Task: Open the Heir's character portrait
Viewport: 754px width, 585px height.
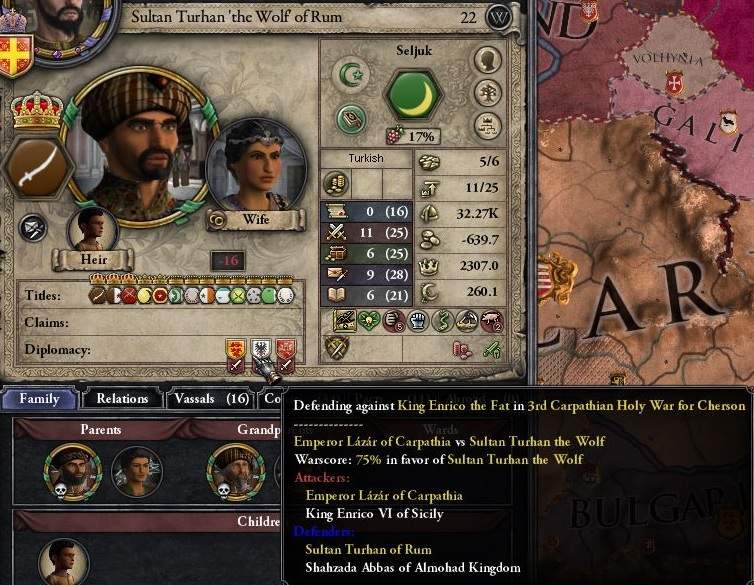Action: [x=93, y=230]
